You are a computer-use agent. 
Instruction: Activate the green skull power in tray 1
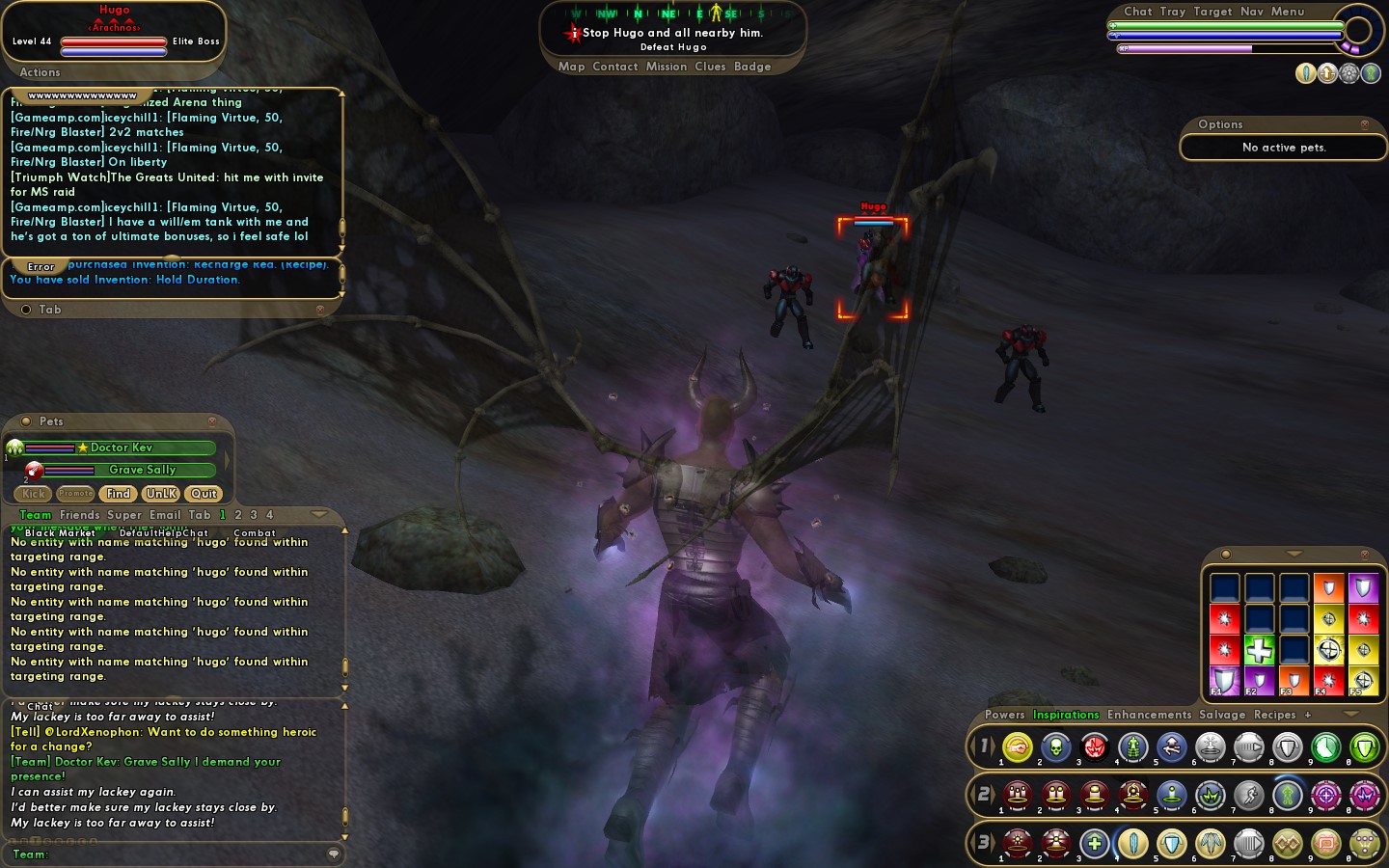[x=1055, y=747]
